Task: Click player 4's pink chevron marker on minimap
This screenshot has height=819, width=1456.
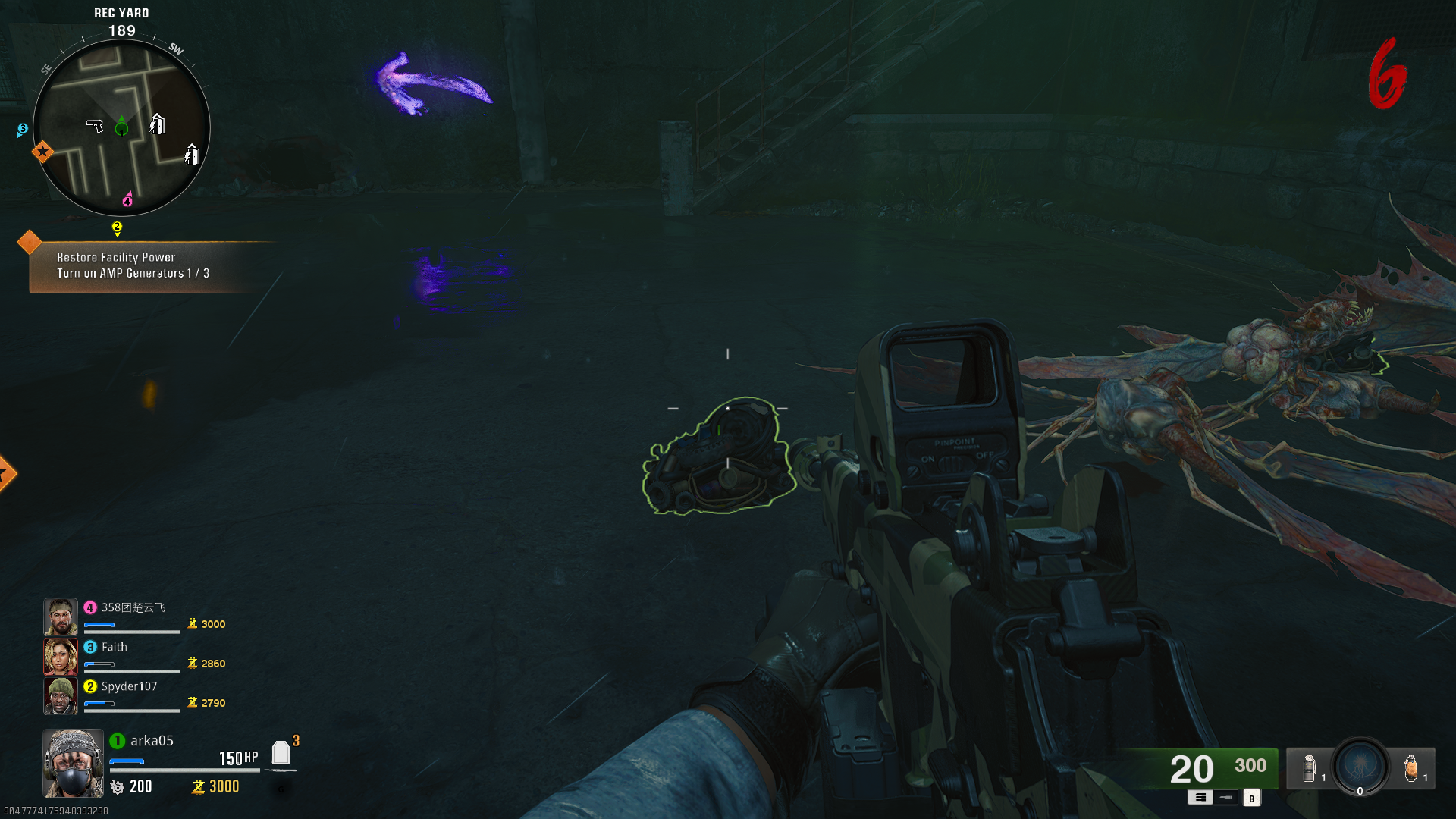Action: [127, 200]
